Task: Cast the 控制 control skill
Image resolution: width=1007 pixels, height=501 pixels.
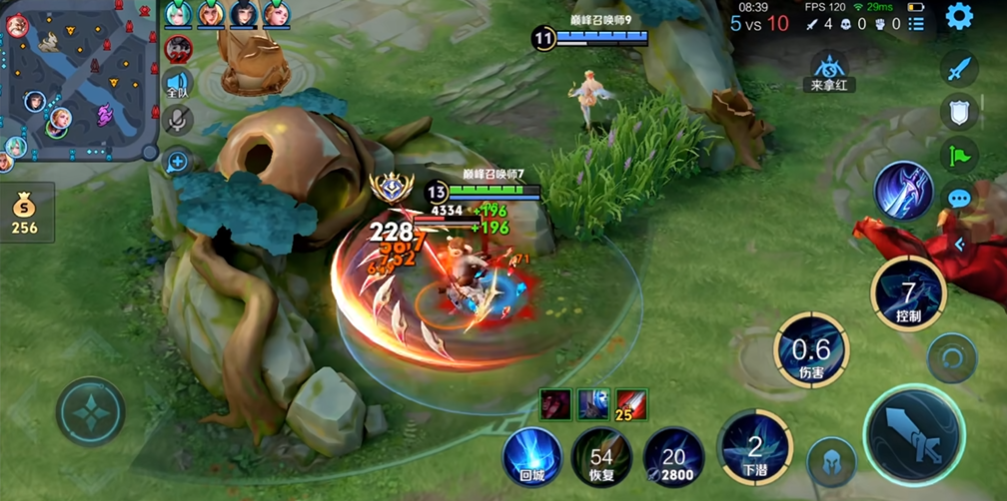Action: [x=908, y=294]
